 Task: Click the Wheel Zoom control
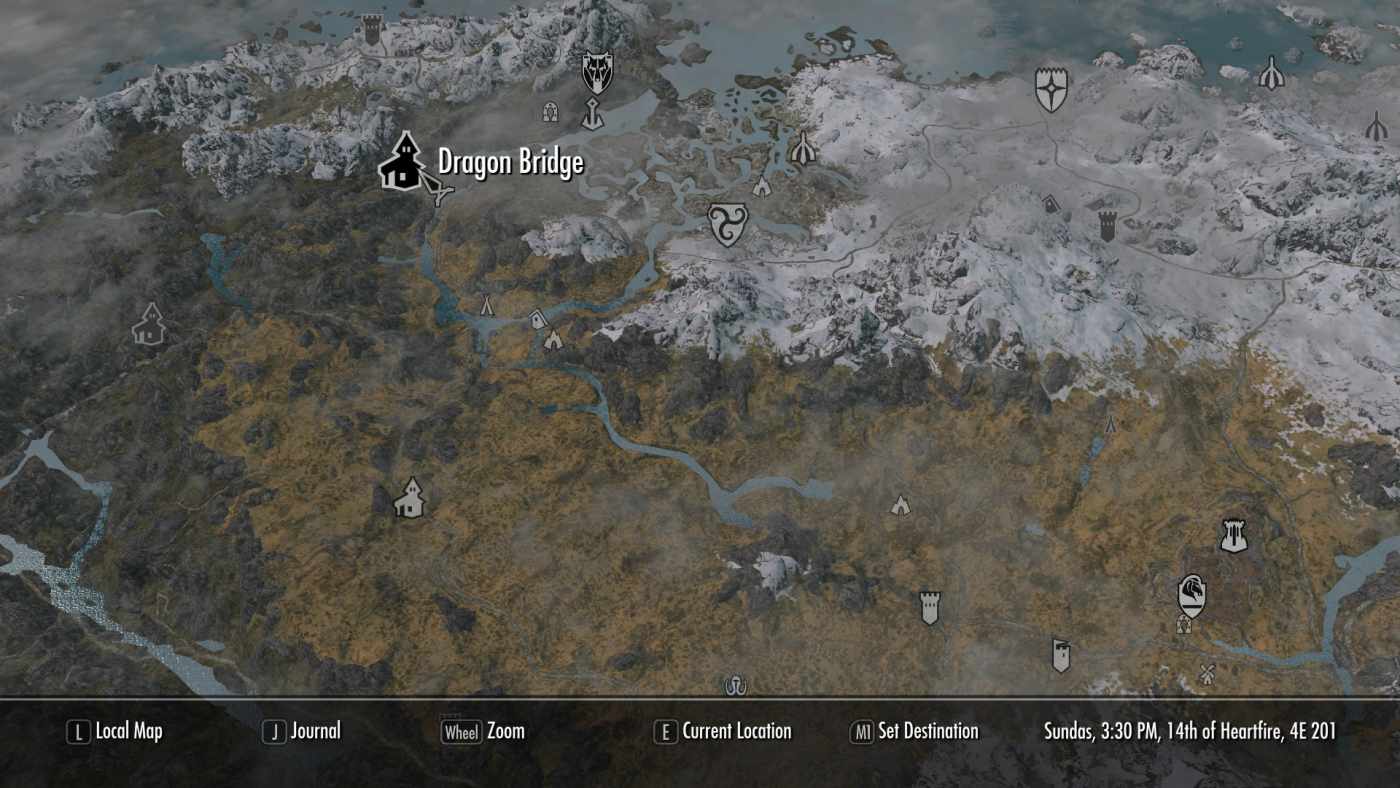click(482, 731)
